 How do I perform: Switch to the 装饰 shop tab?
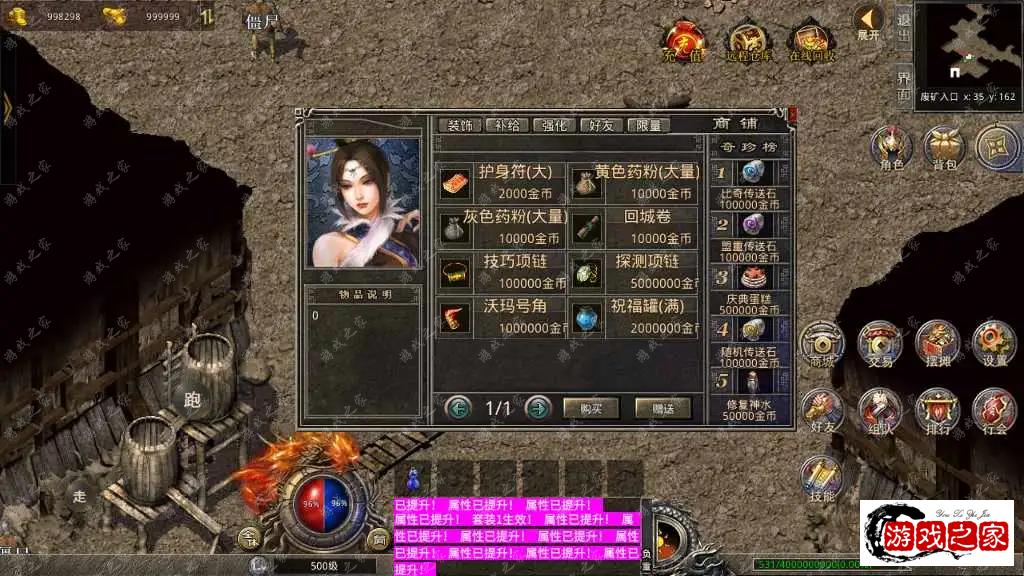[460, 125]
